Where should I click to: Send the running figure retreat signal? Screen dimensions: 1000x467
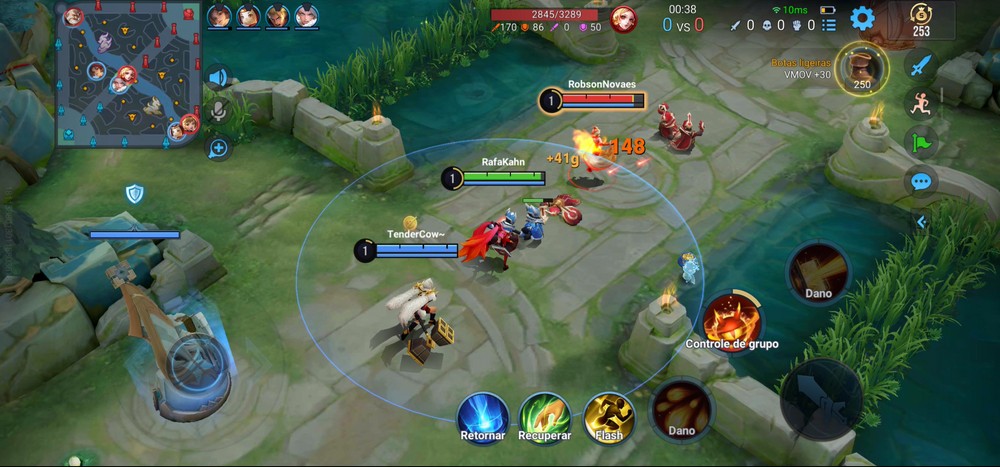pyautogui.click(x=920, y=104)
